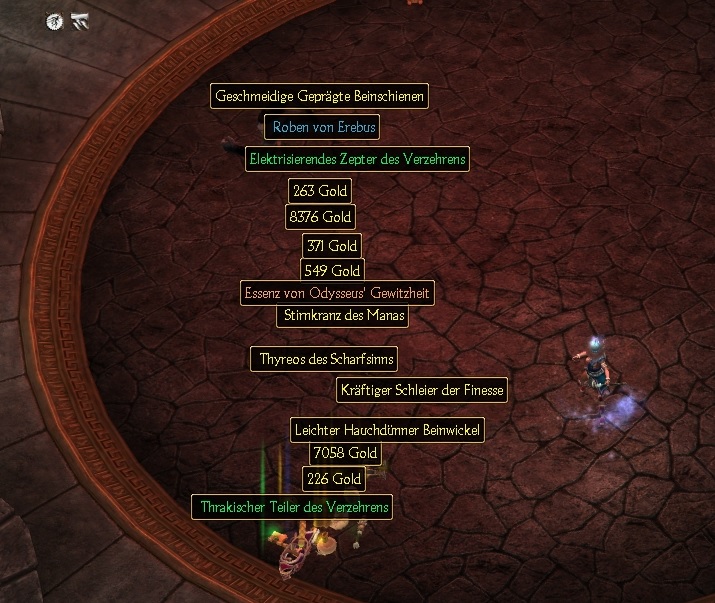Grab Thrakischer Teiler des Verzehrens
This screenshot has height=603, width=715.
[292, 507]
